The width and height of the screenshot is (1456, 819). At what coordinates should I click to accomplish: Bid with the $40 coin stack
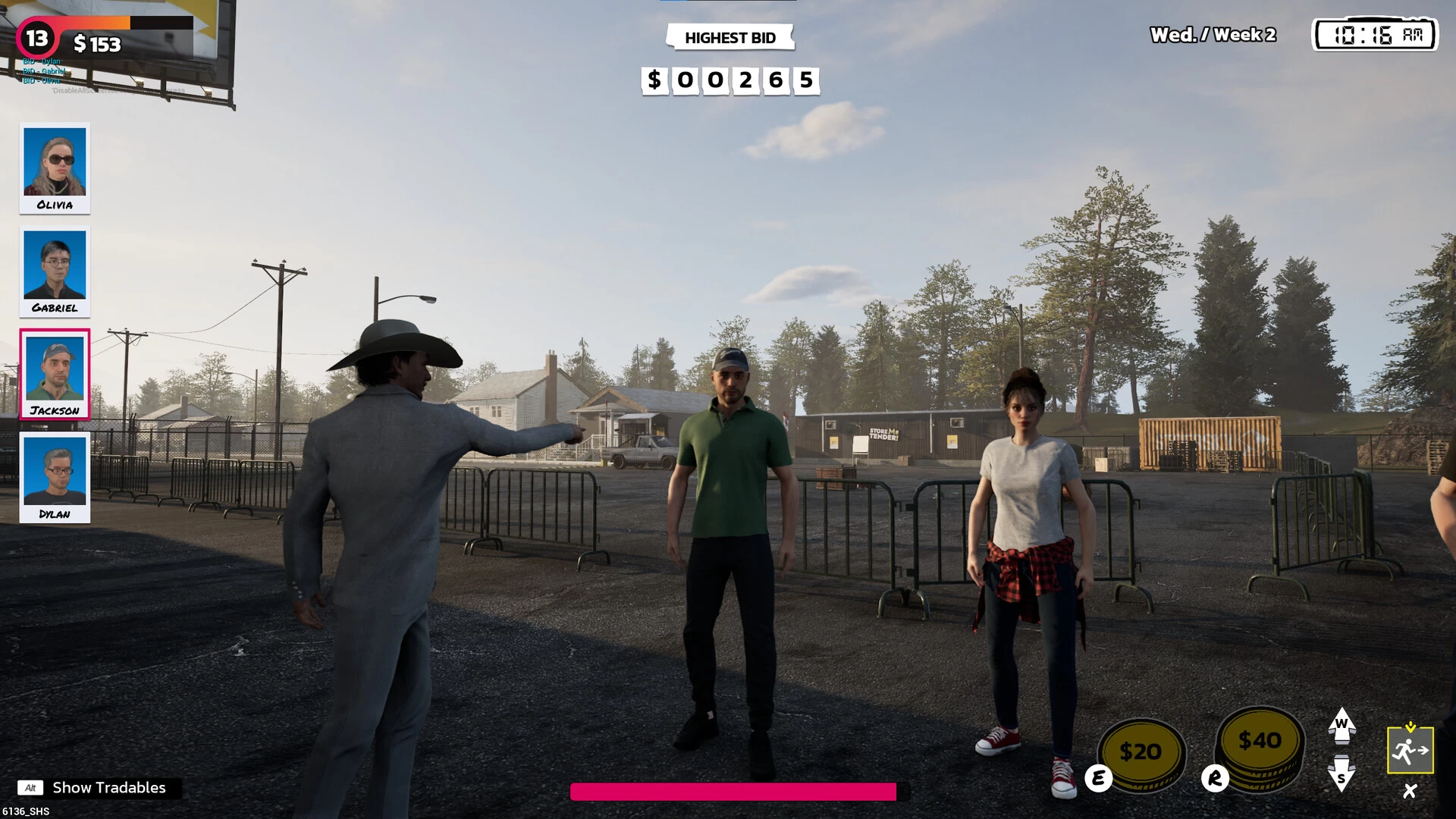(x=1260, y=747)
